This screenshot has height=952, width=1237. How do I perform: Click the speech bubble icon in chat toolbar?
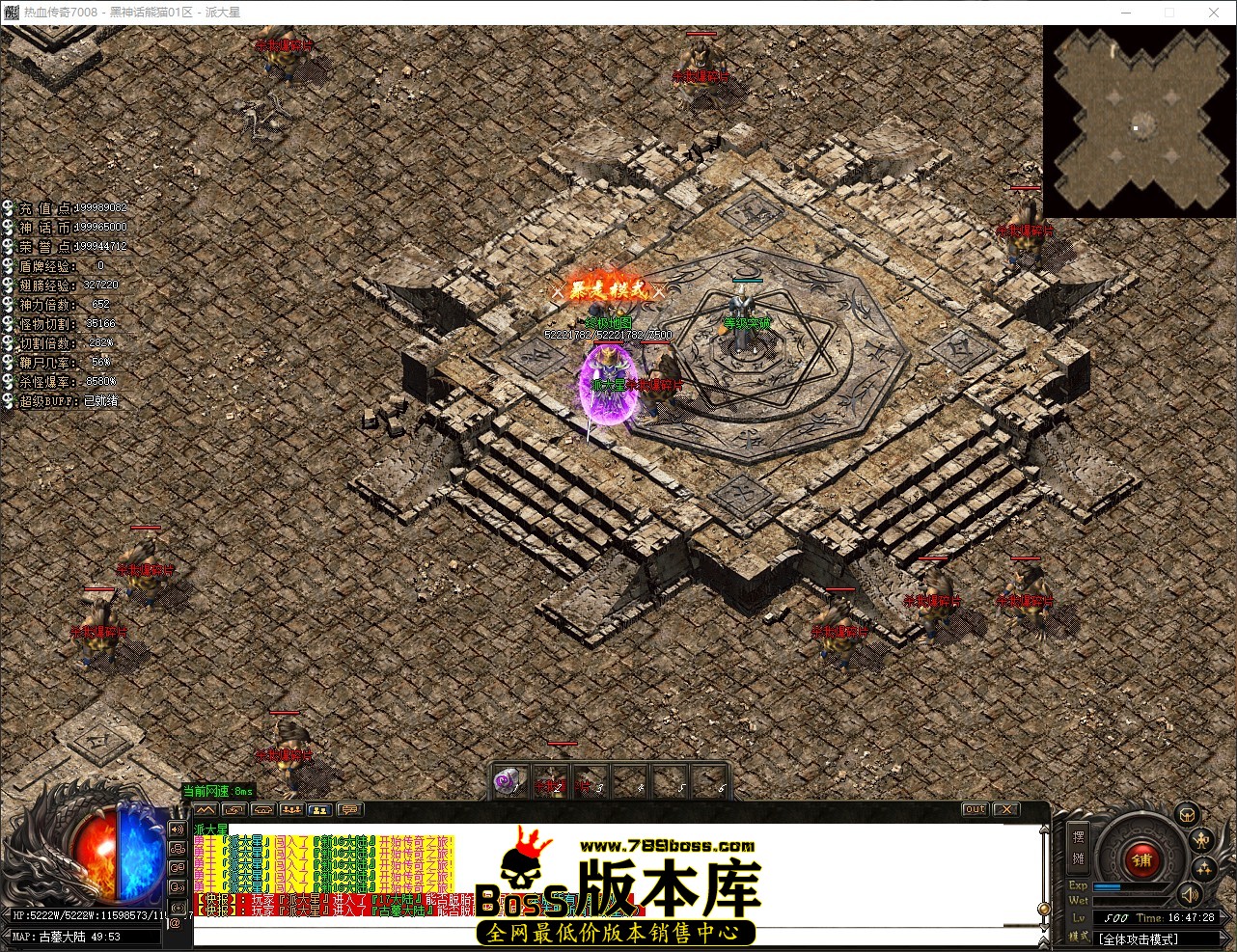[x=349, y=810]
